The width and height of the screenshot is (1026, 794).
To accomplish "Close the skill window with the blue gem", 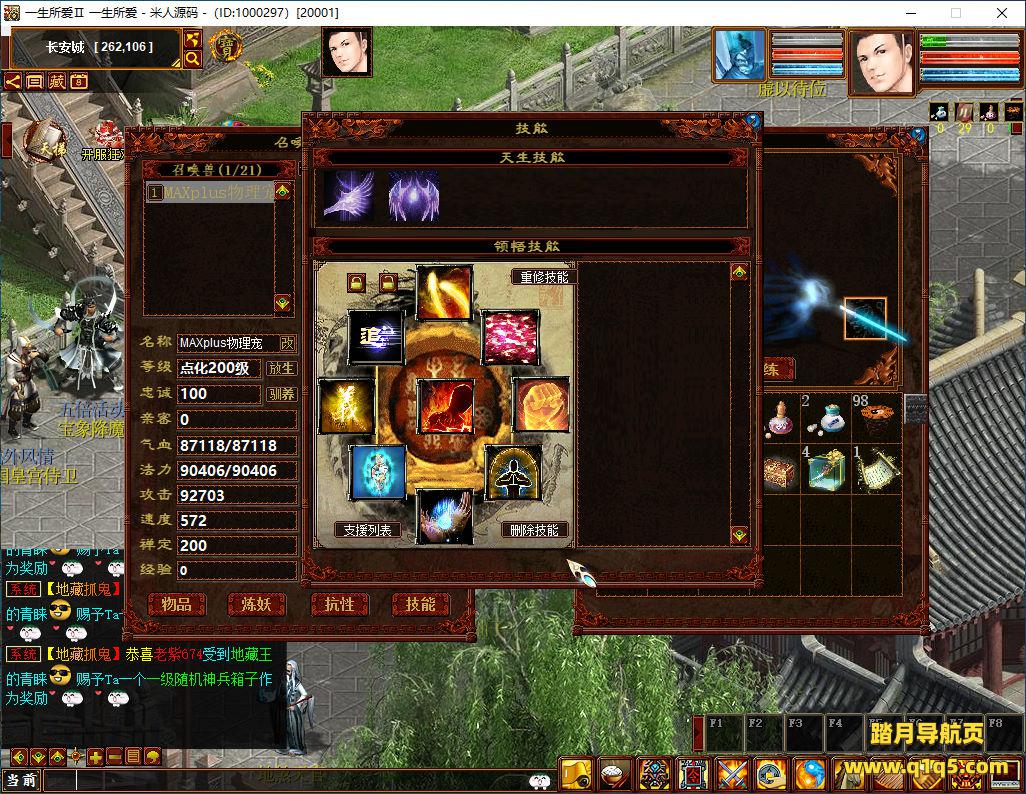I will 752,121.
